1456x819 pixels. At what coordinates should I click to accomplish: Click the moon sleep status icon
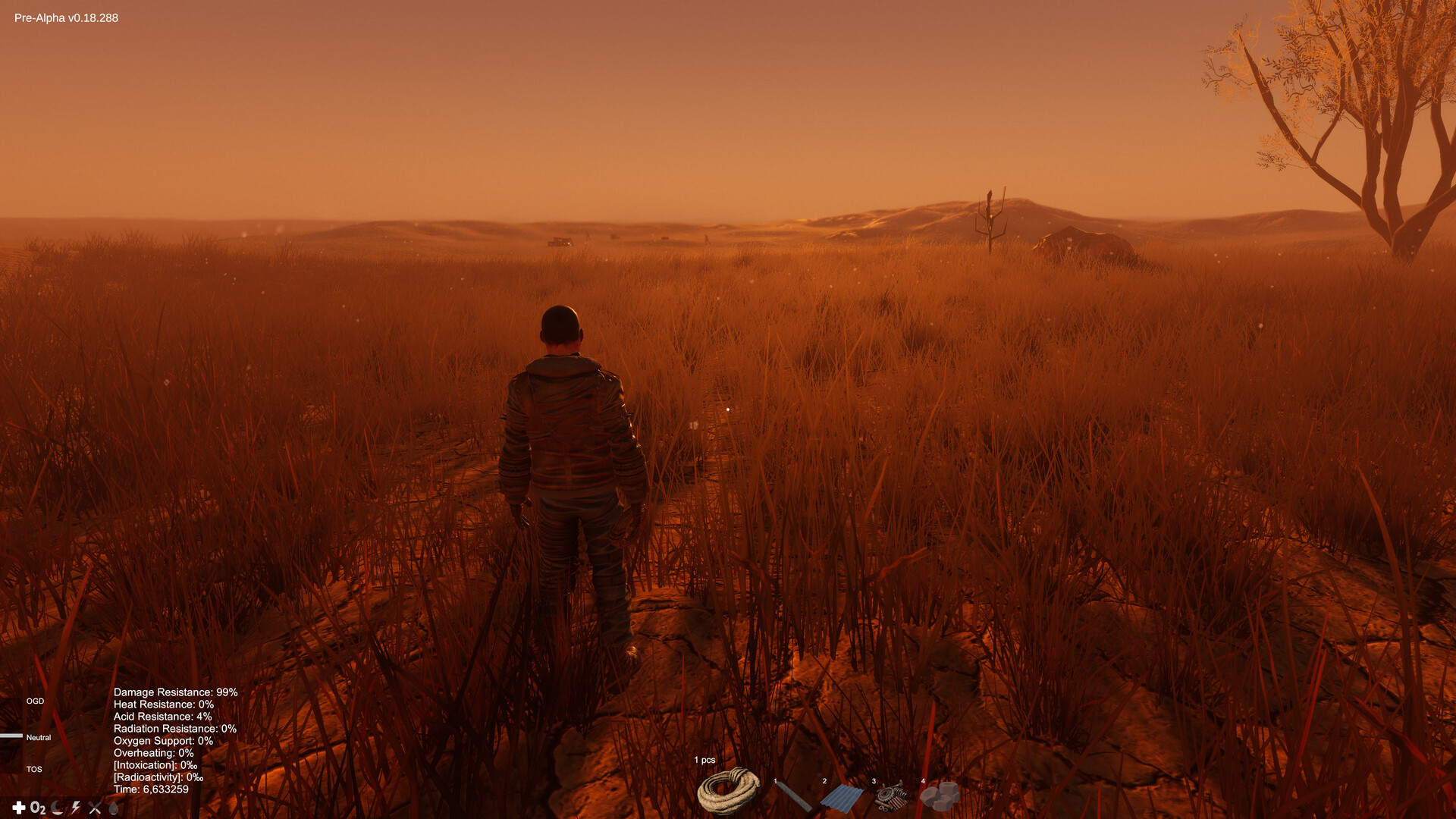pos(56,808)
